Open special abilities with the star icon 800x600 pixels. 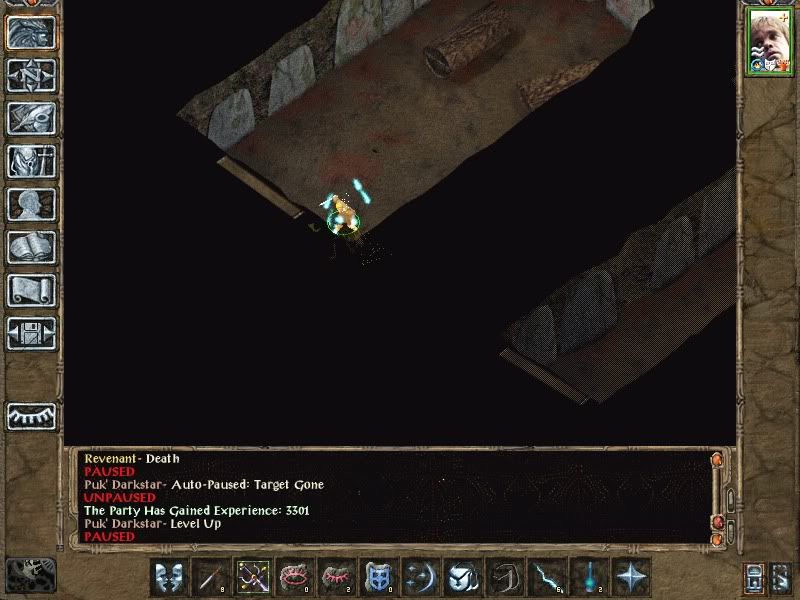tap(631, 577)
